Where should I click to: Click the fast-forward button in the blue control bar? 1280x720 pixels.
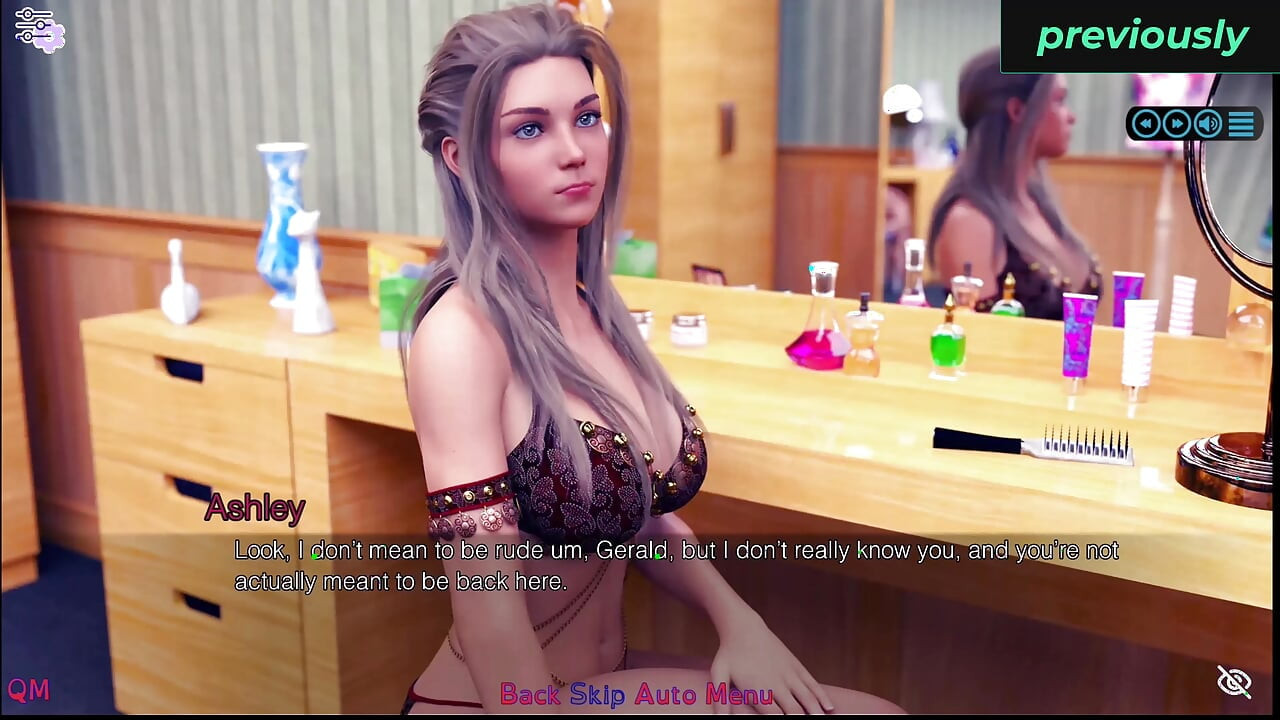tap(1177, 124)
